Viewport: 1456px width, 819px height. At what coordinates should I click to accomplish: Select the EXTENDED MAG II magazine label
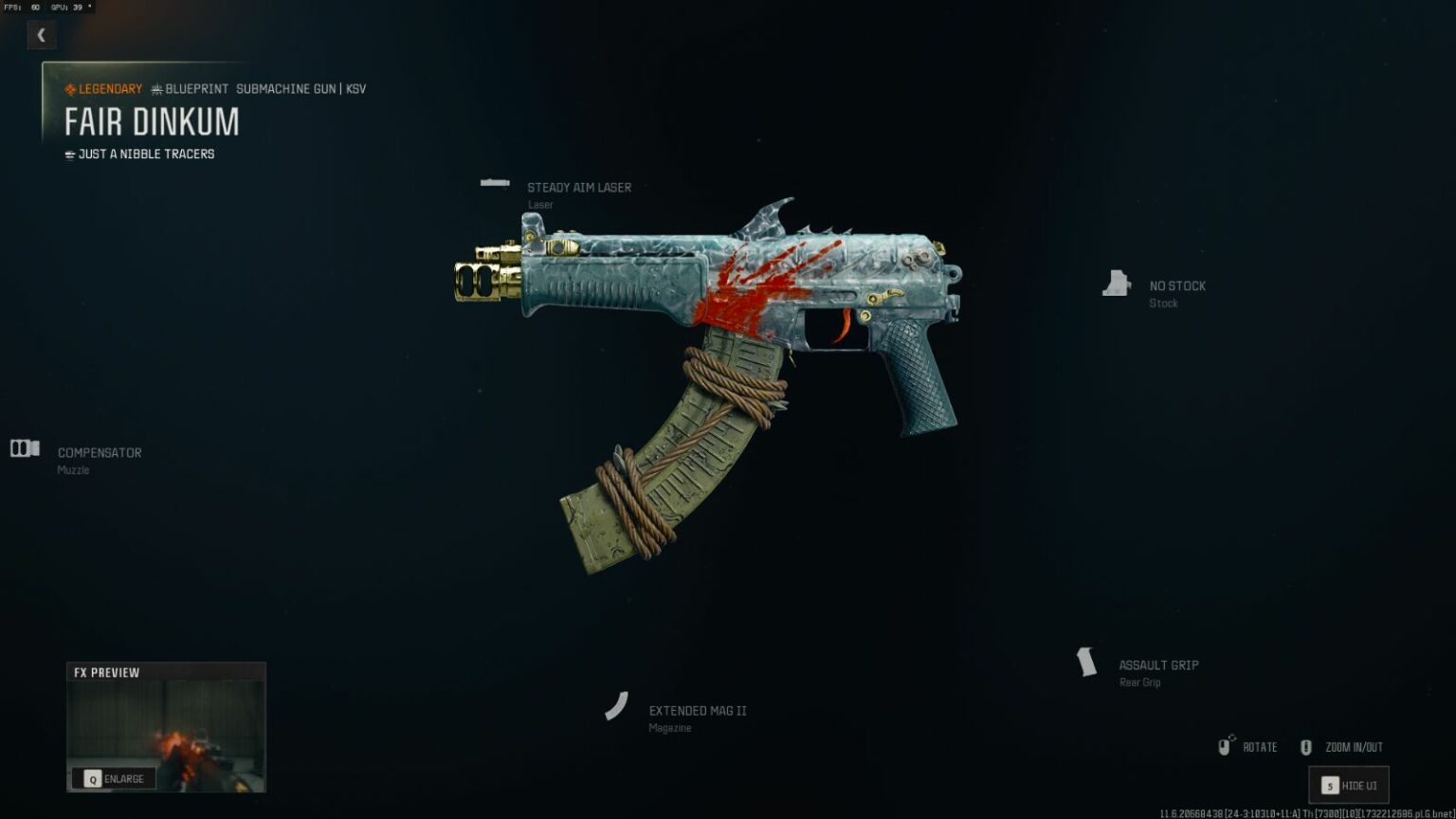(698, 709)
